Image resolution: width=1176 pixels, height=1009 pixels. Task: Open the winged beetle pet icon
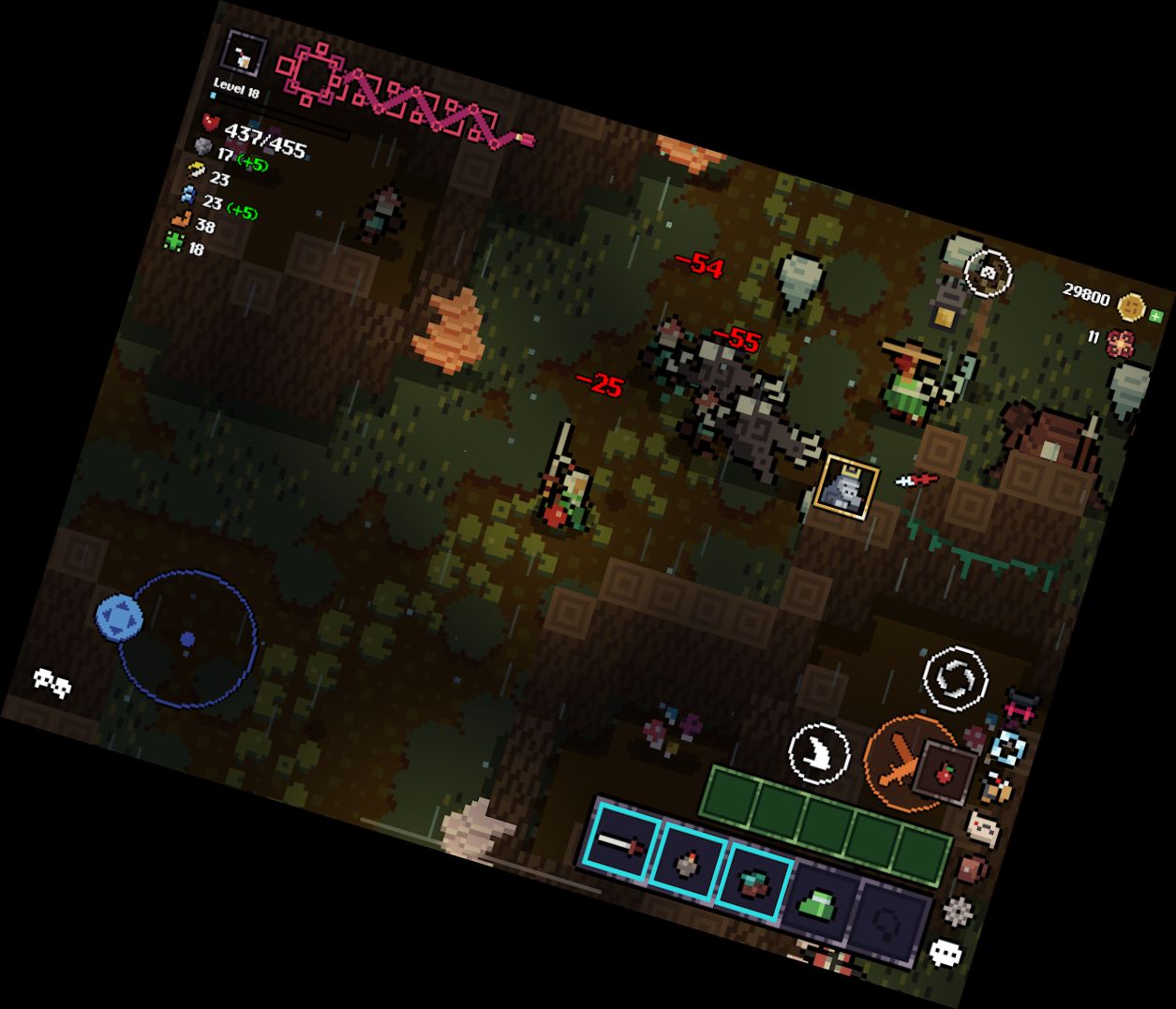[997, 789]
